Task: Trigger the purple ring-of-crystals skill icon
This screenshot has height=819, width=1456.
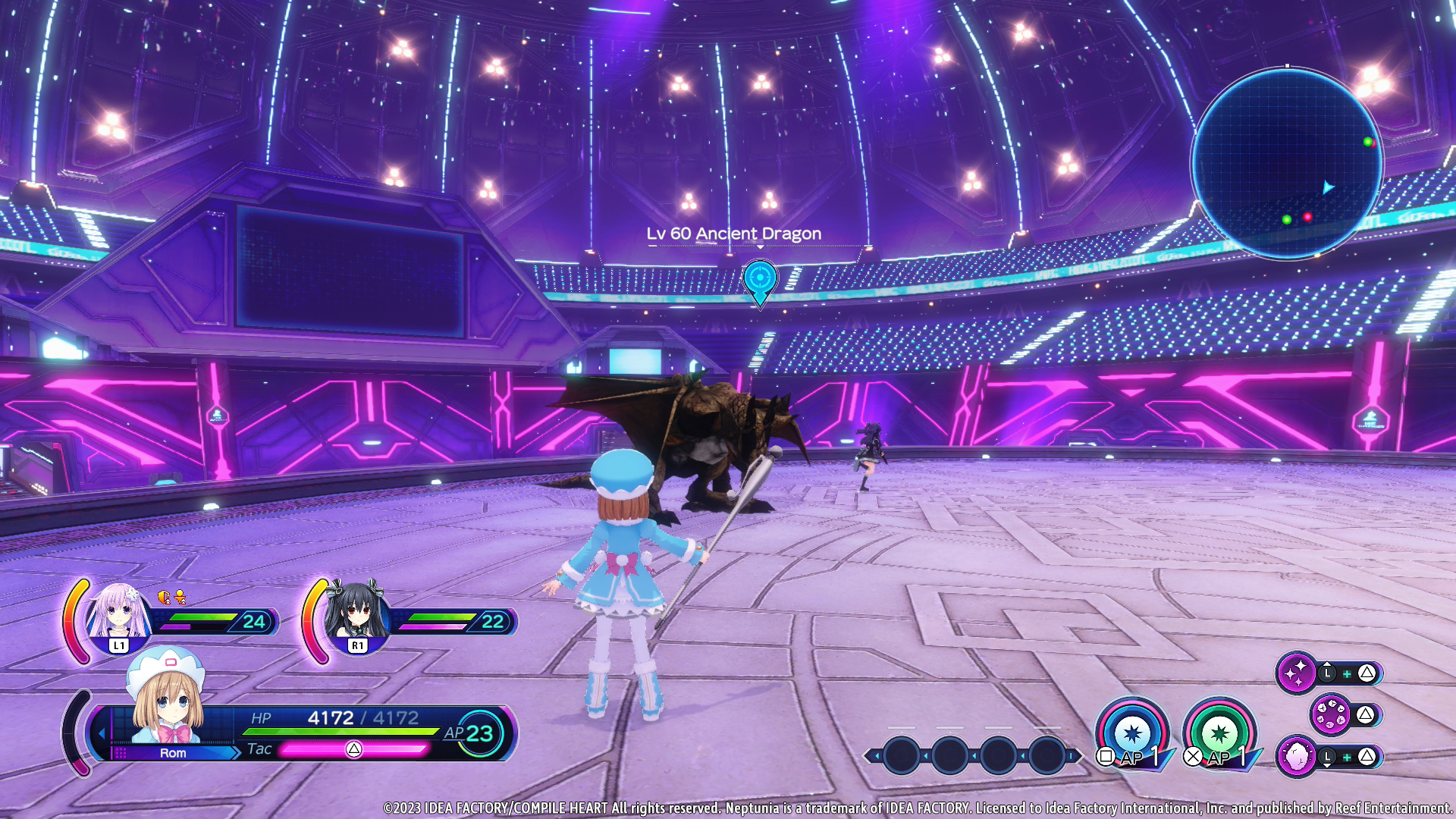Action: (1331, 714)
